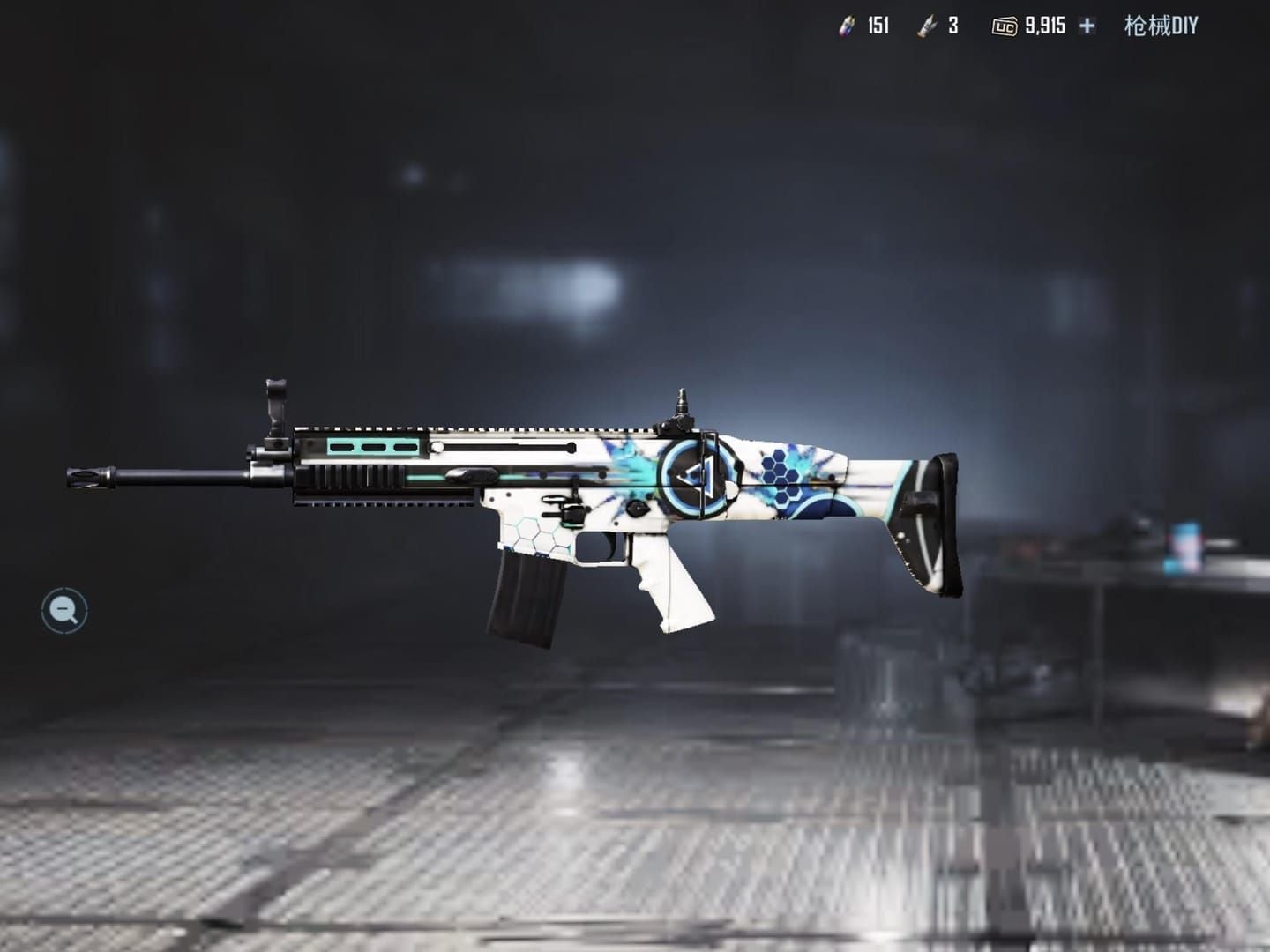This screenshot has height=952, width=1270.
Task: Click the blue paint spray icon showing 151
Action: pos(849,27)
